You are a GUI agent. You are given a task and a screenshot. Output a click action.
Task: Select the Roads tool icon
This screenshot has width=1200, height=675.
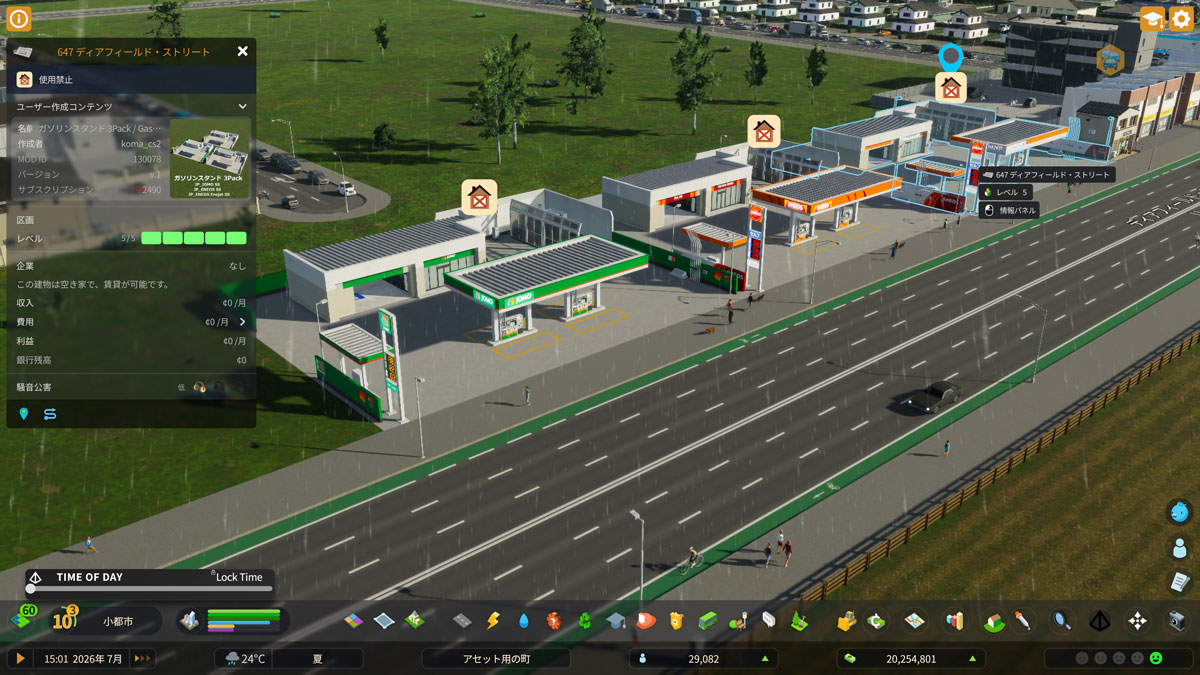pyautogui.click(x=462, y=621)
